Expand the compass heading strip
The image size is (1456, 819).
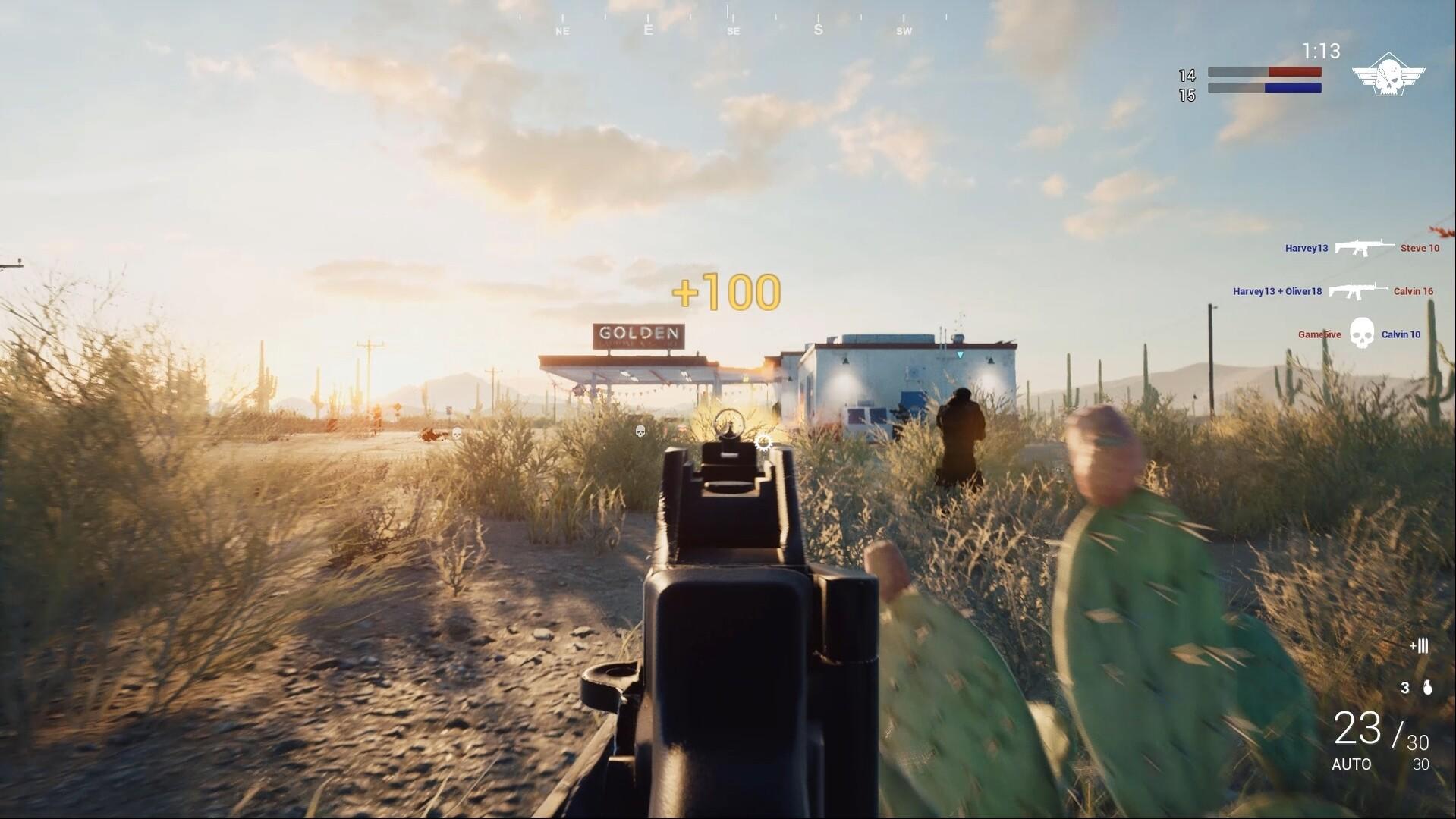coord(728,23)
